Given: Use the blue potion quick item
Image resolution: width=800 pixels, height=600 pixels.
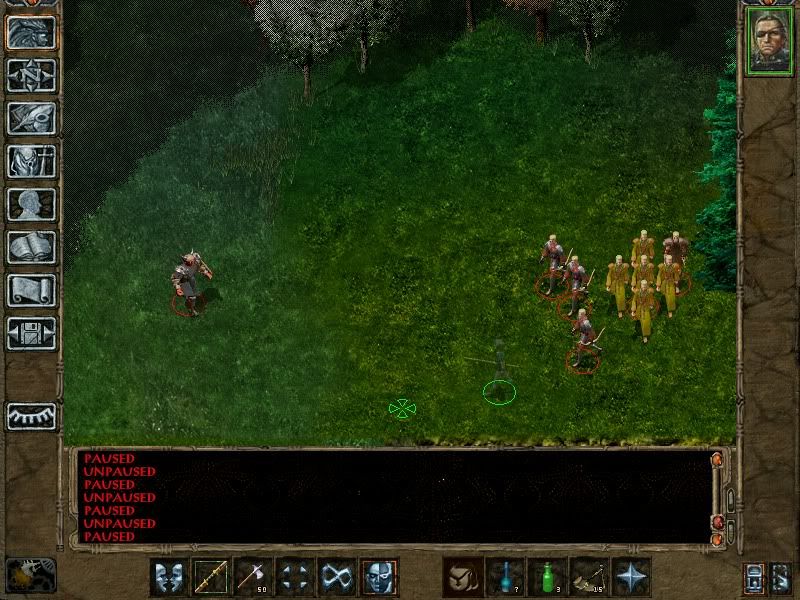Looking at the screenshot, I should pos(505,577).
